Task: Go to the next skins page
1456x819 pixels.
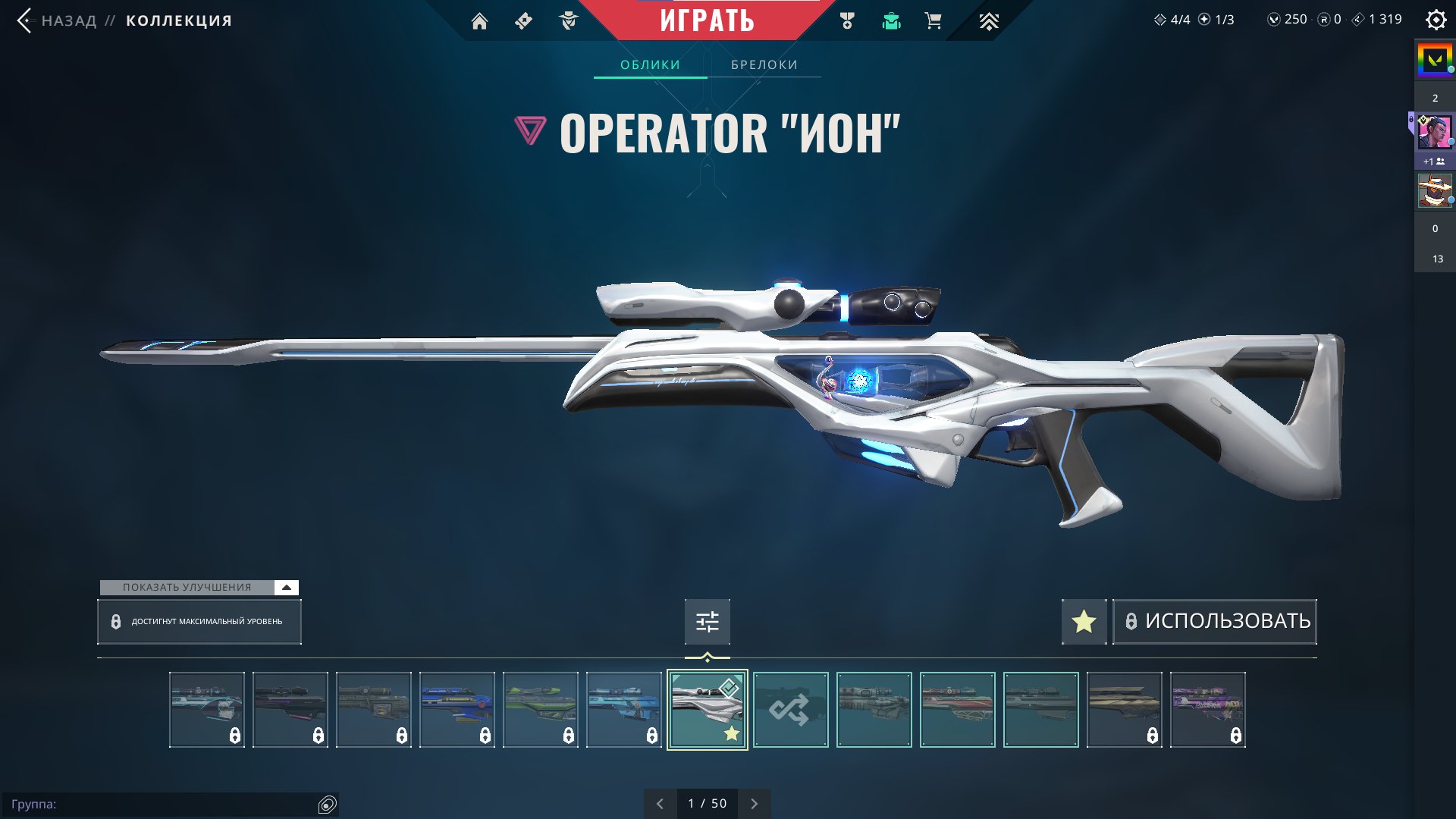Action: pos(754,804)
